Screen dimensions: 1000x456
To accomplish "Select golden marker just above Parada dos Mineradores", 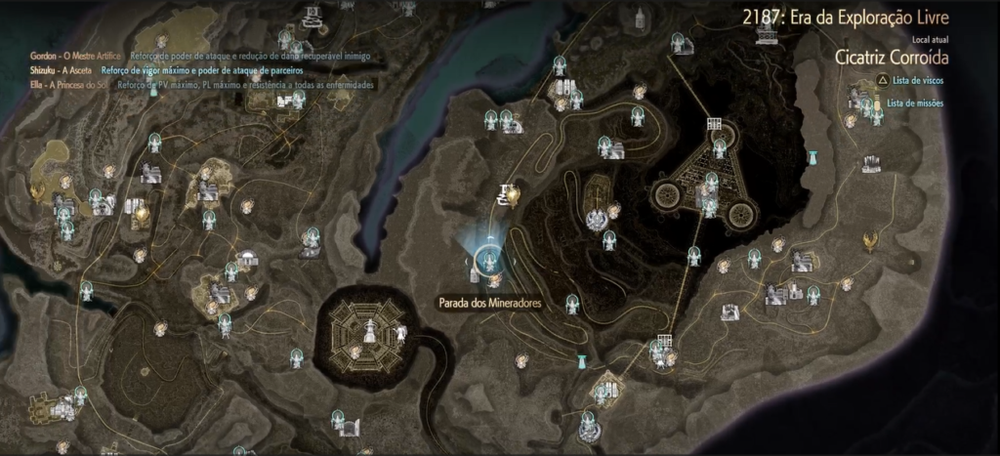I will tap(514, 193).
